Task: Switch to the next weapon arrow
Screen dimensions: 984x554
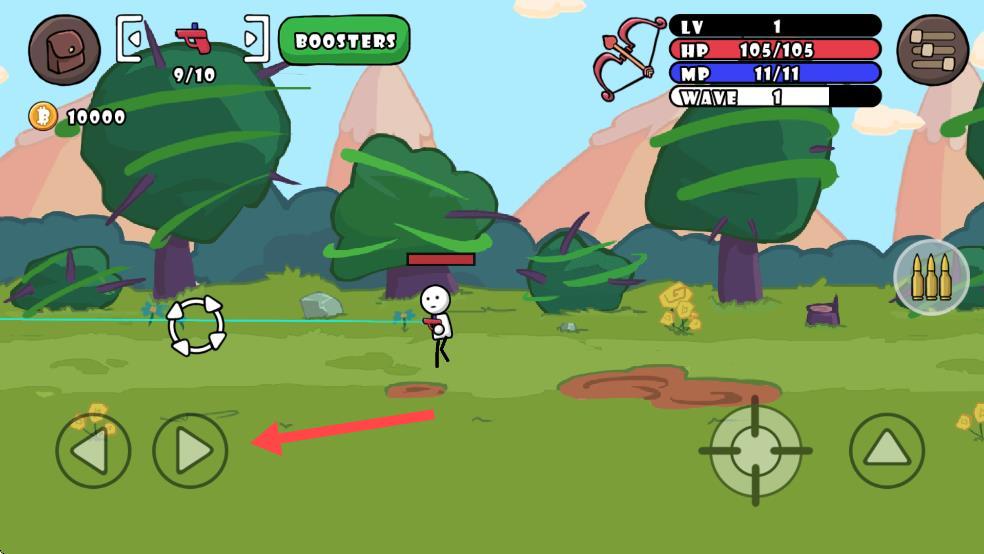Action: (x=255, y=40)
